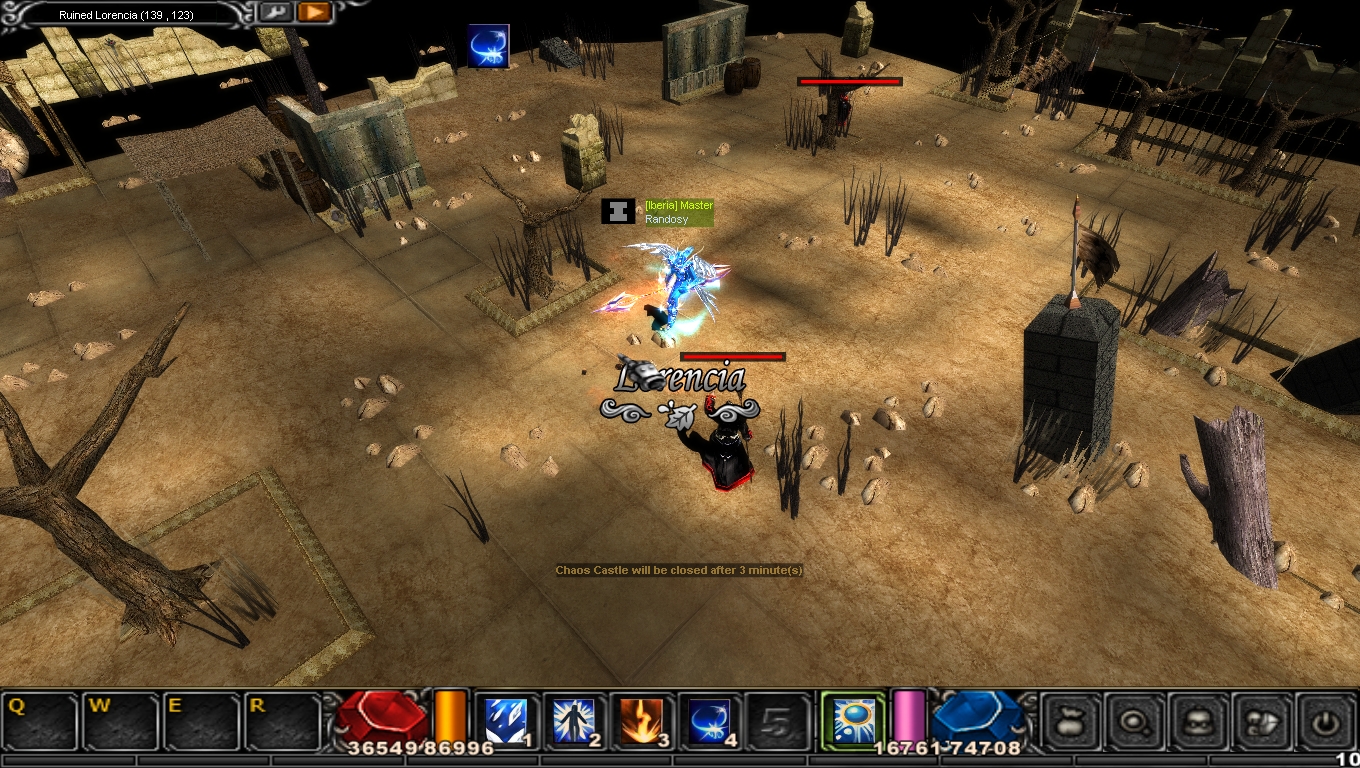The width and height of the screenshot is (1360, 768).
Task: Click the orange play arrow button
Action: point(313,13)
